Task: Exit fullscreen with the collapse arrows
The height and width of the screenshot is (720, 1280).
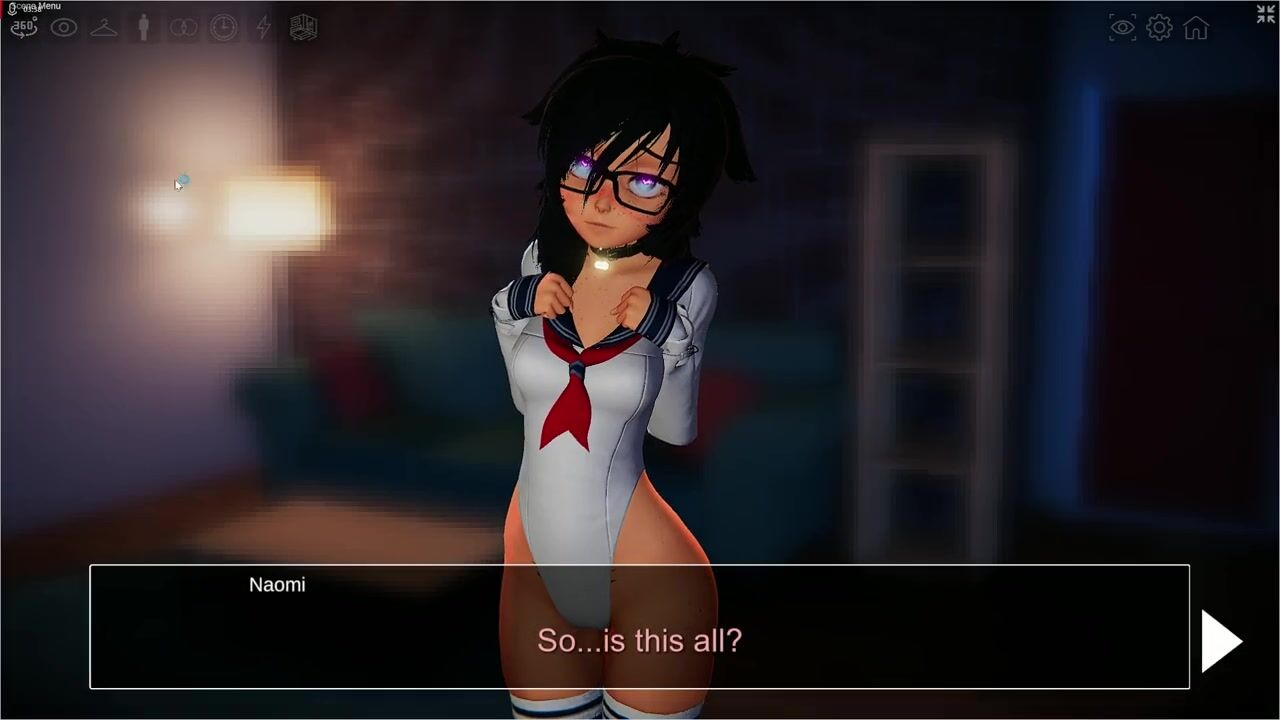Action: click(x=1265, y=14)
